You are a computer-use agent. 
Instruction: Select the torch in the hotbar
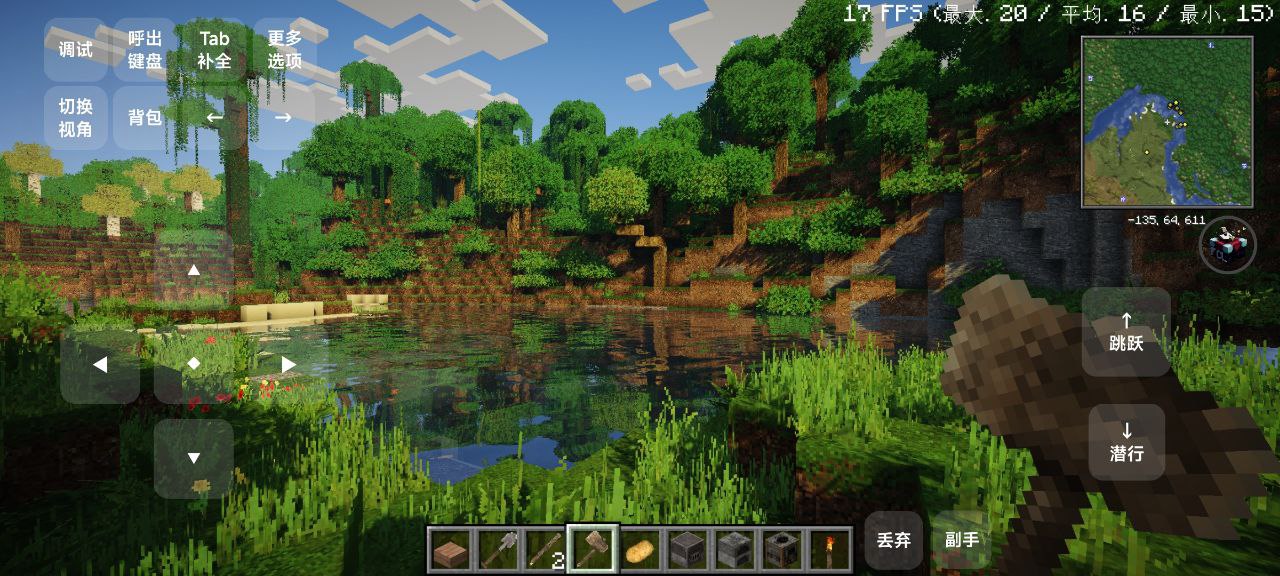(x=830, y=549)
